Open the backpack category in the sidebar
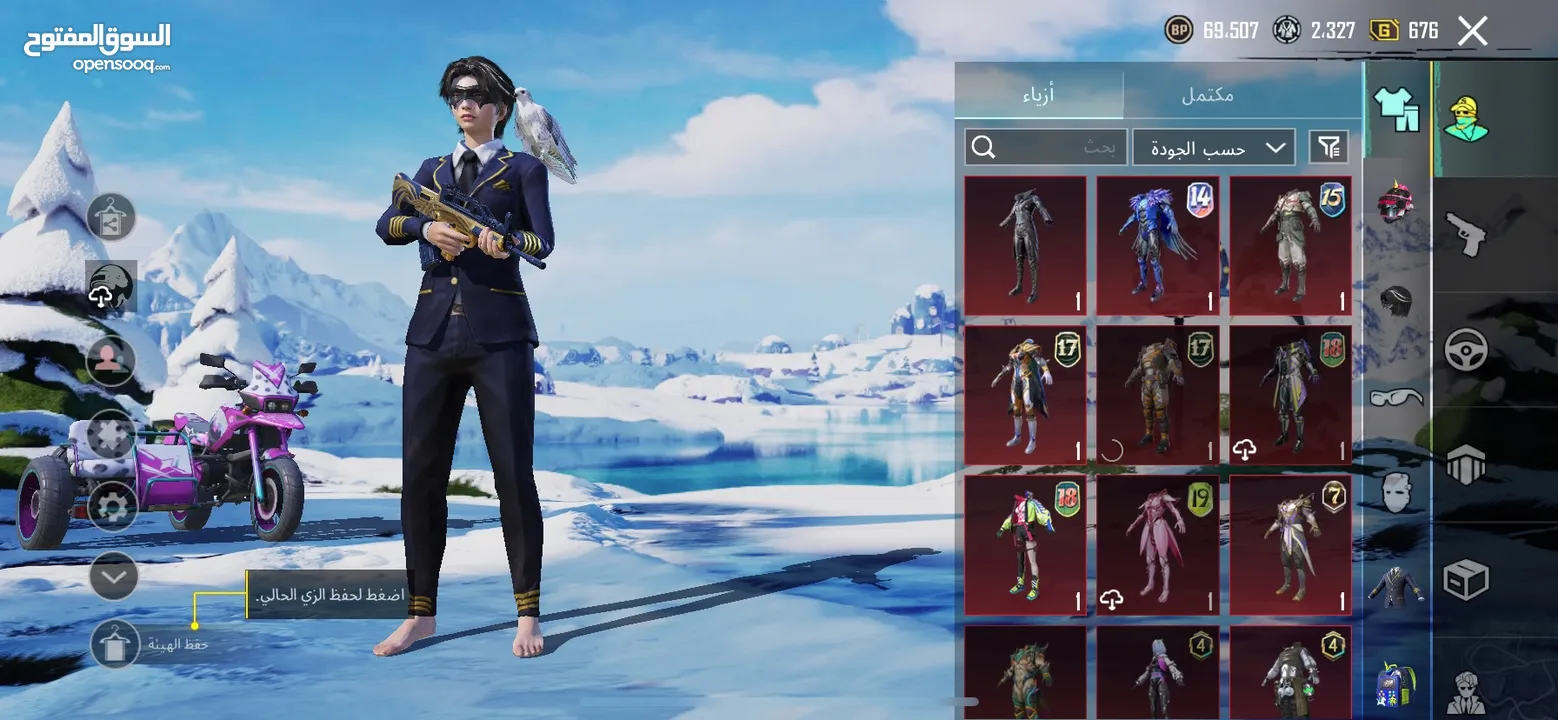This screenshot has width=1558, height=720. click(1396, 684)
